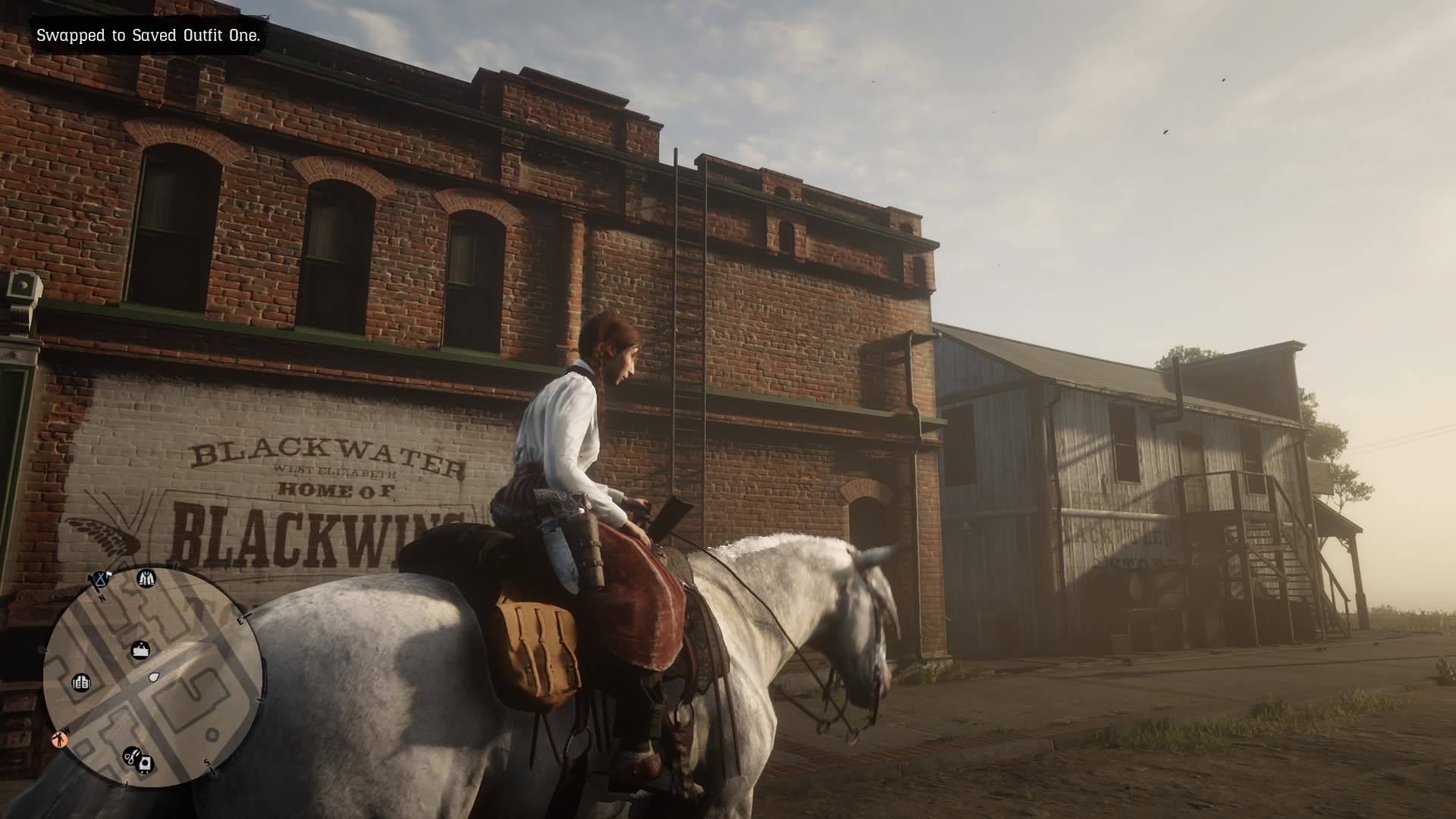Select the central shop marker above player
The image size is (1456, 819).
[x=141, y=650]
